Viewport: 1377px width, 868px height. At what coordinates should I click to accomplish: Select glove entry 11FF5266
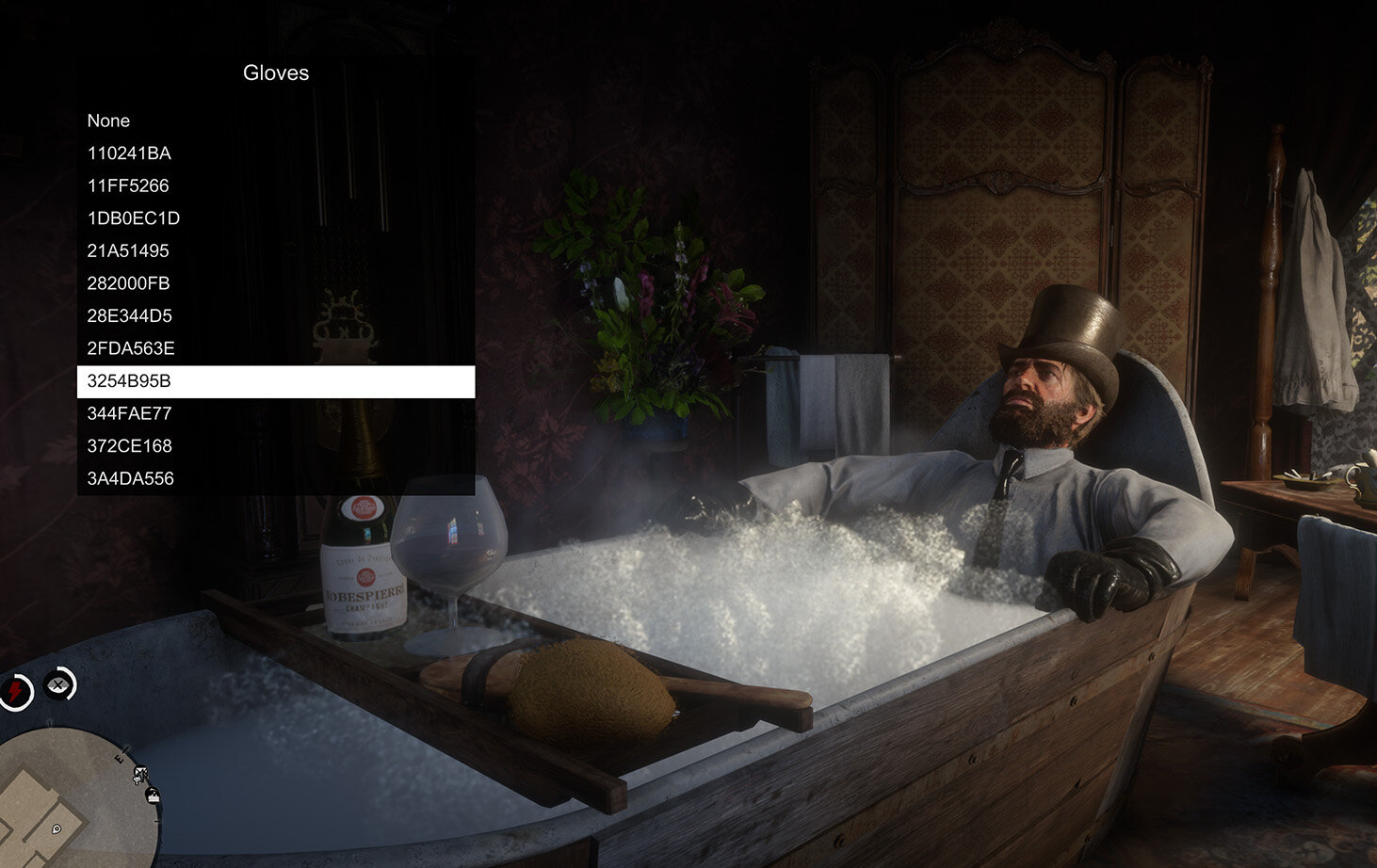point(128,185)
